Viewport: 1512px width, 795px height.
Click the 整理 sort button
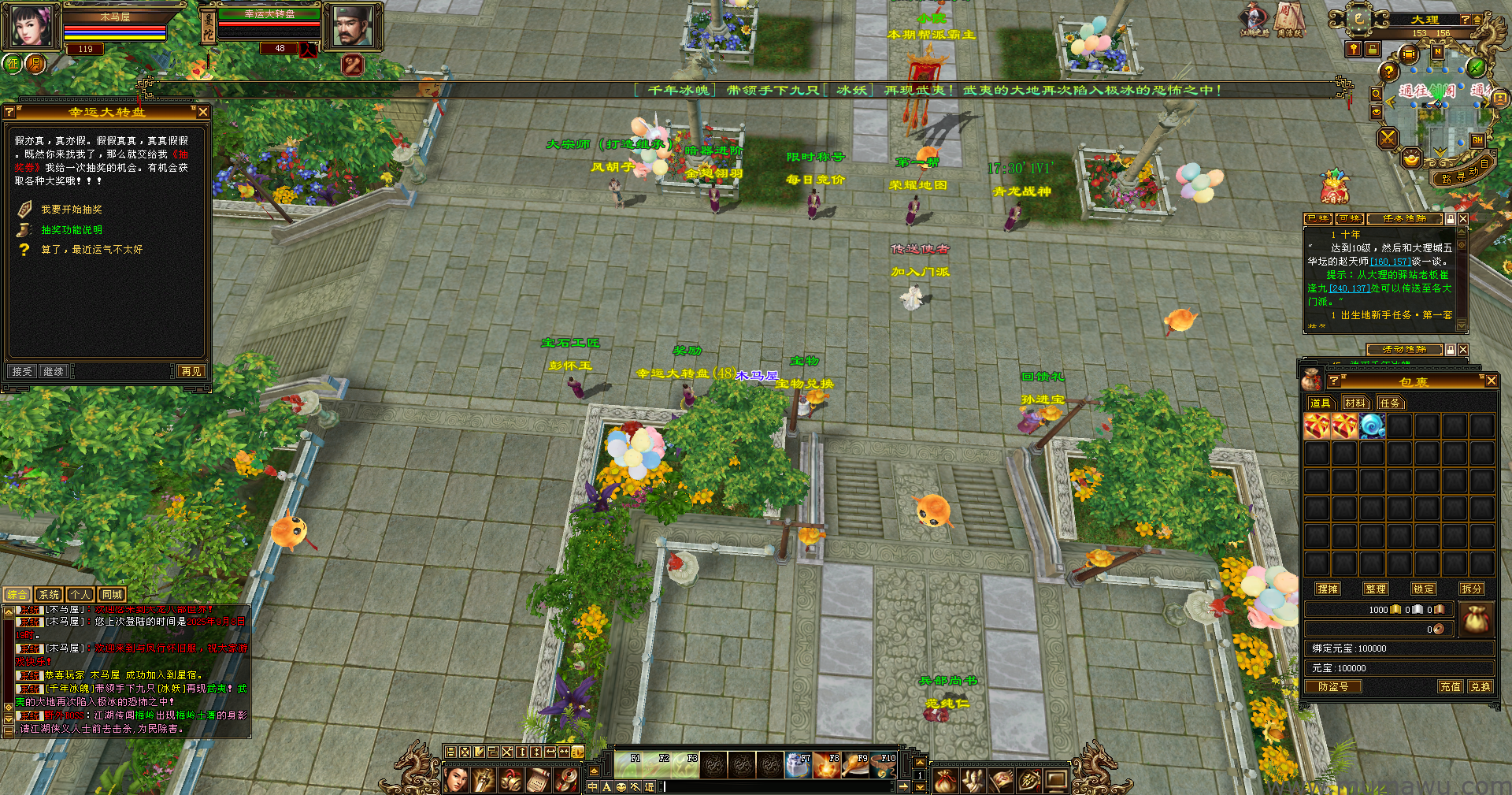(x=1376, y=589)
